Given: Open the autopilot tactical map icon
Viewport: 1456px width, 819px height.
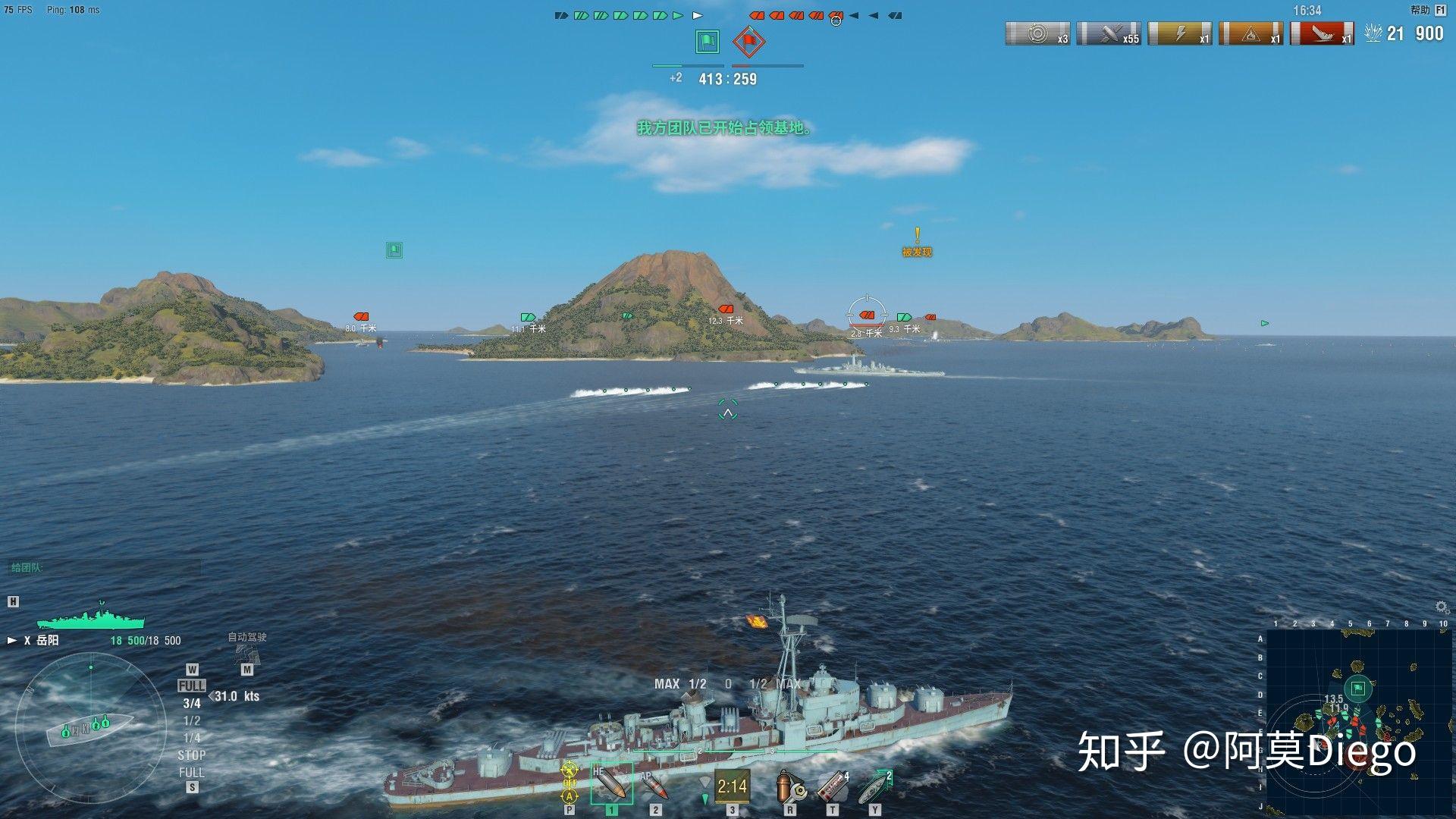Looking at the screenshot, I should (x=246, y=654).
